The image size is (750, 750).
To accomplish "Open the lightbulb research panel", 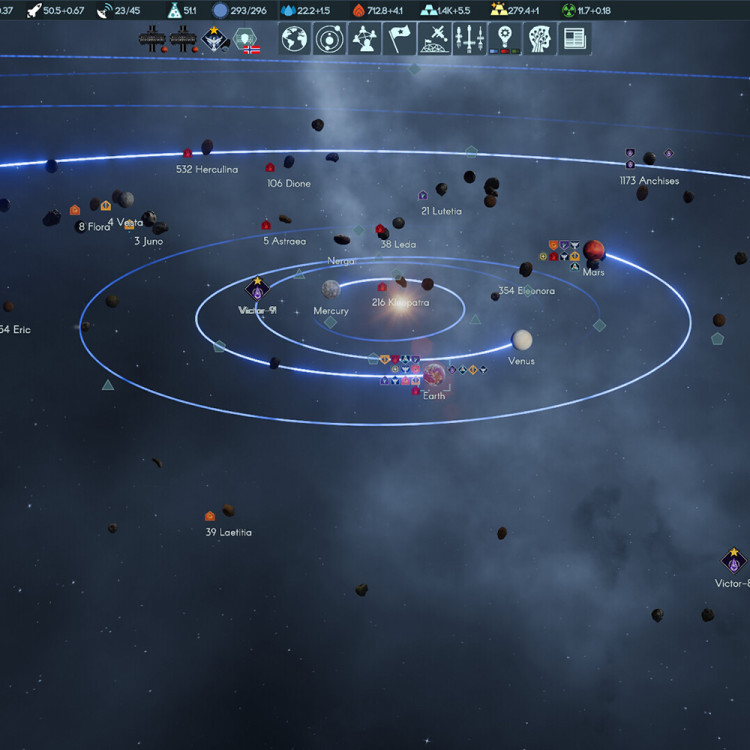I will 504,39.
